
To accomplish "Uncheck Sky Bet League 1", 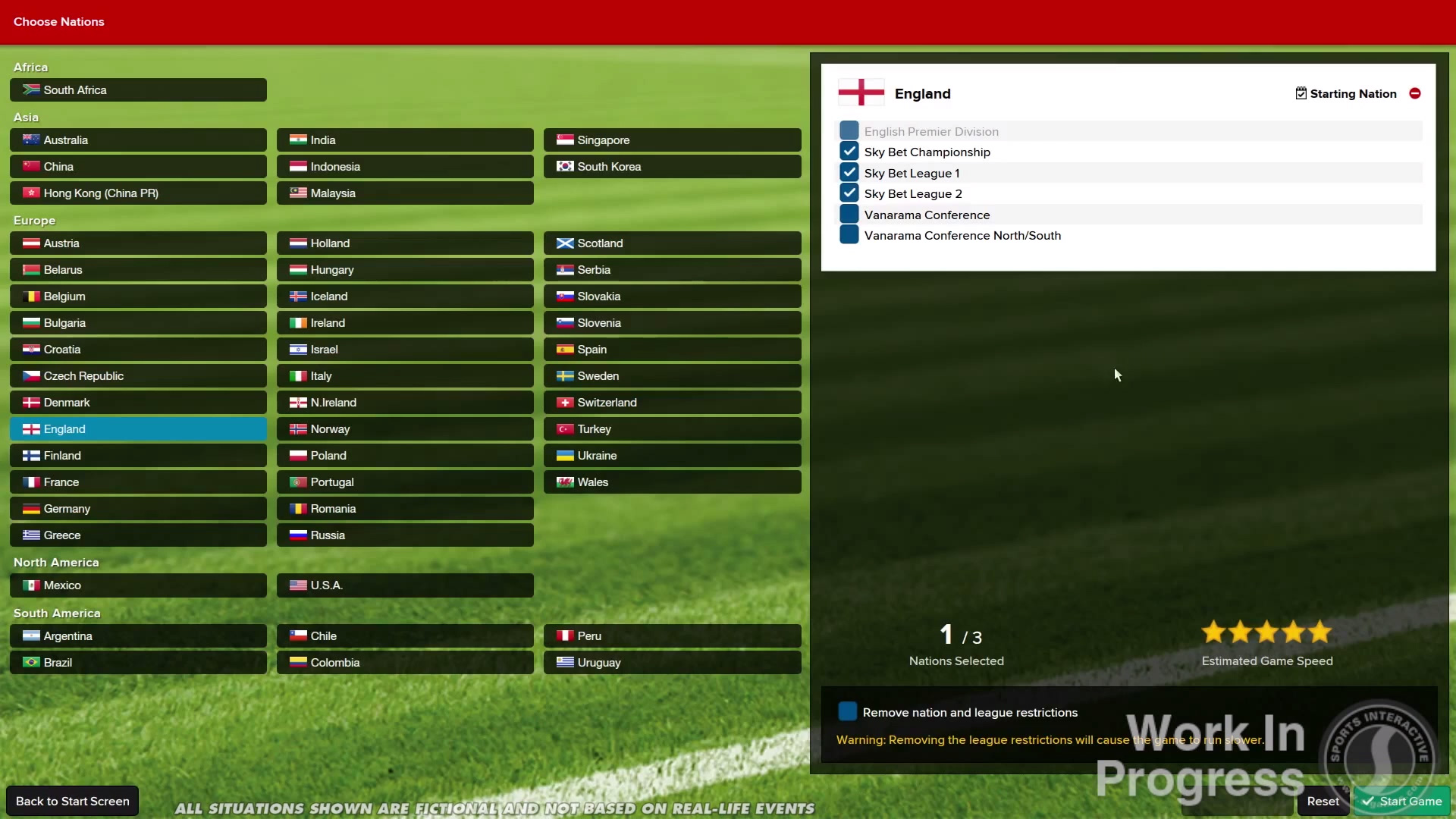I will (x=849, y=173).
